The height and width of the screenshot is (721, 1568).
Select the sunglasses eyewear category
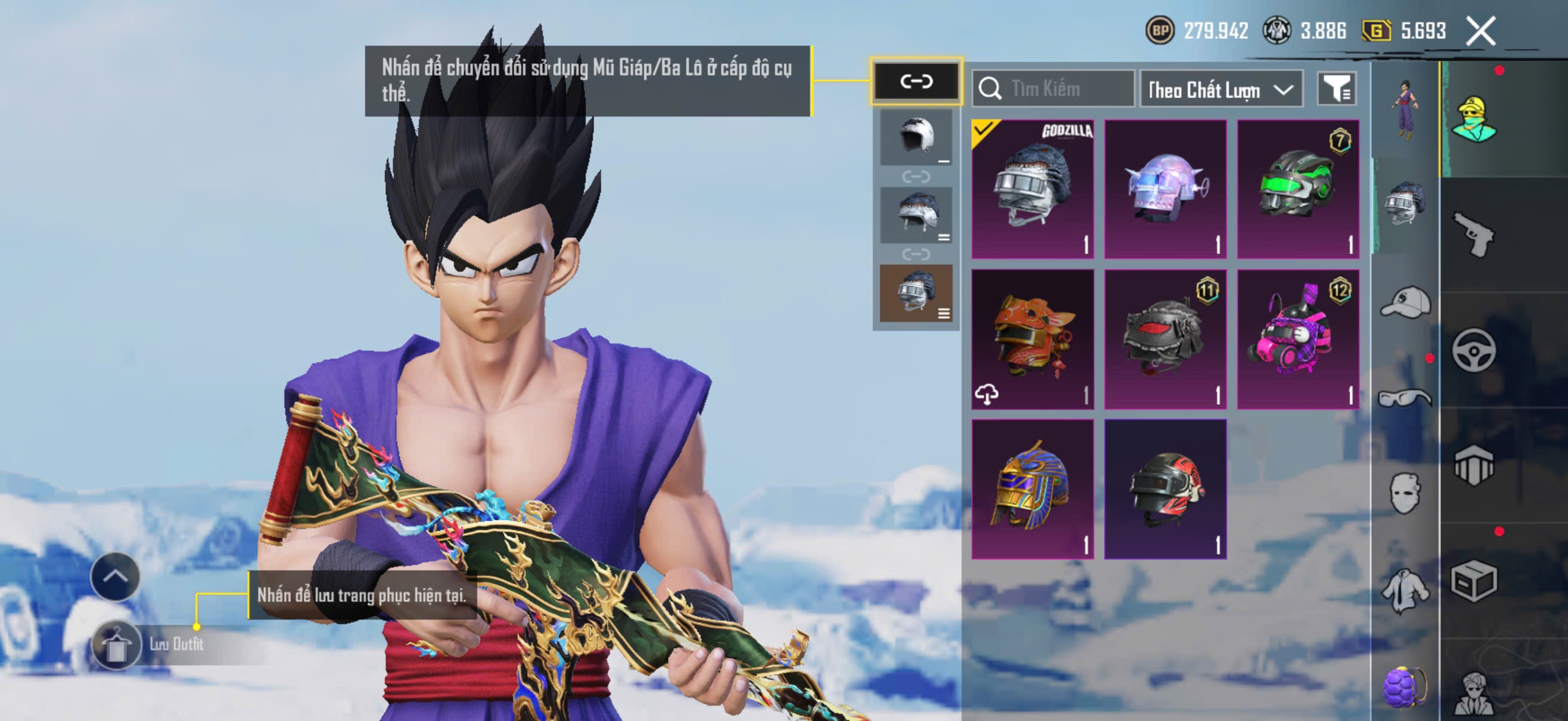tap(1405, 398)
